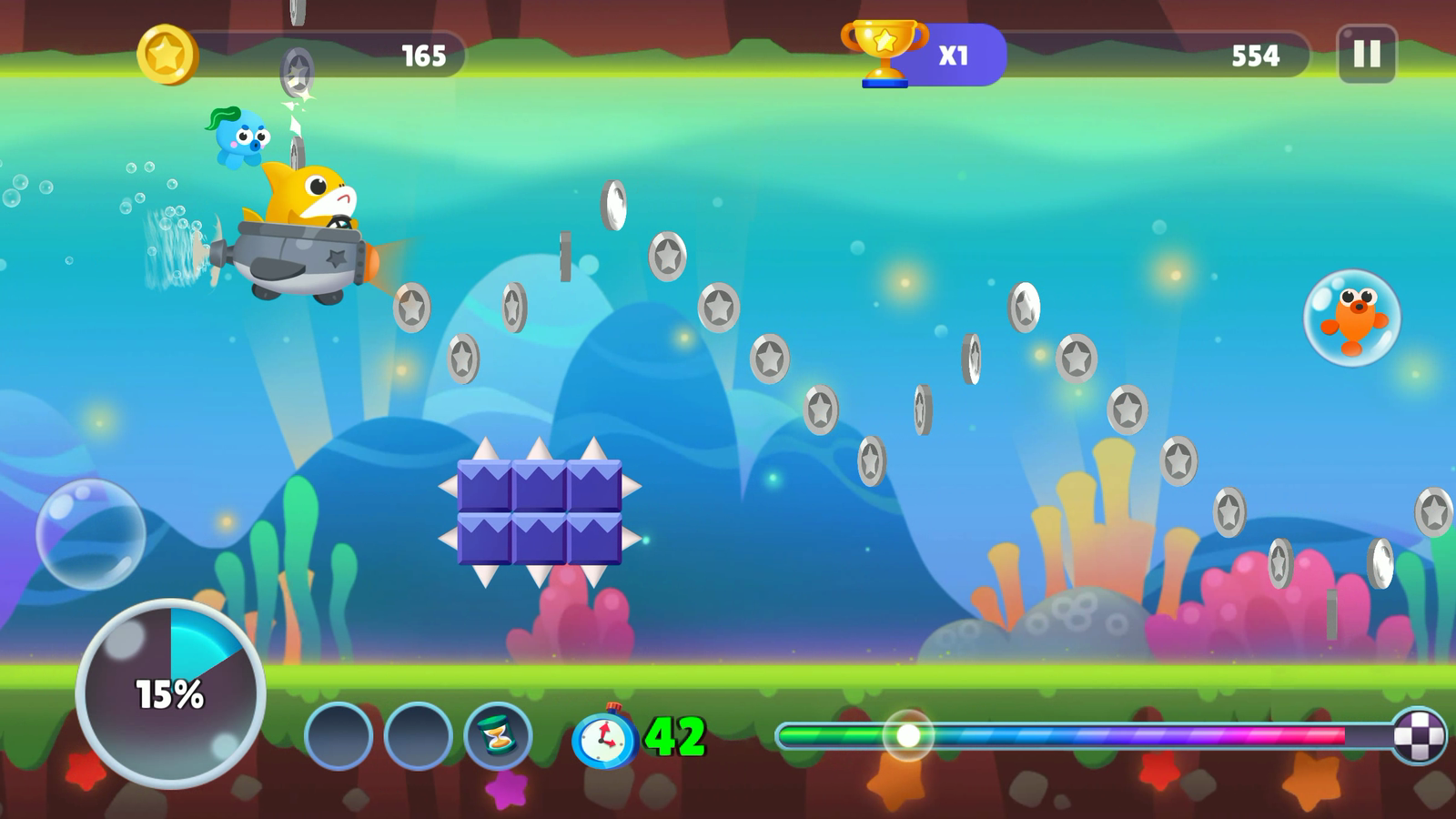
Task: Tap the player marker on the level progress bar
Action: click(x=906, y=733)
